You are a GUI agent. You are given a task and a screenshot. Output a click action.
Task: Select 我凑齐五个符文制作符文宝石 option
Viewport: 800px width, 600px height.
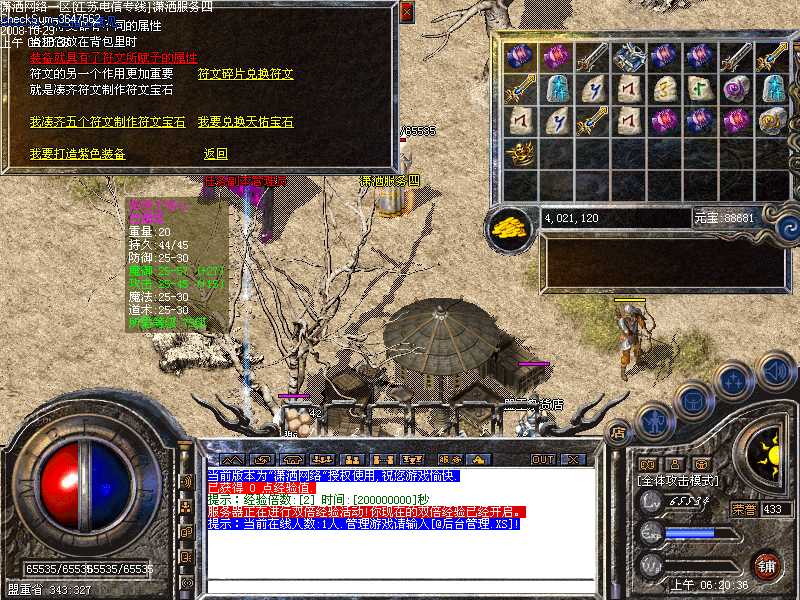[x=107, y=122]
